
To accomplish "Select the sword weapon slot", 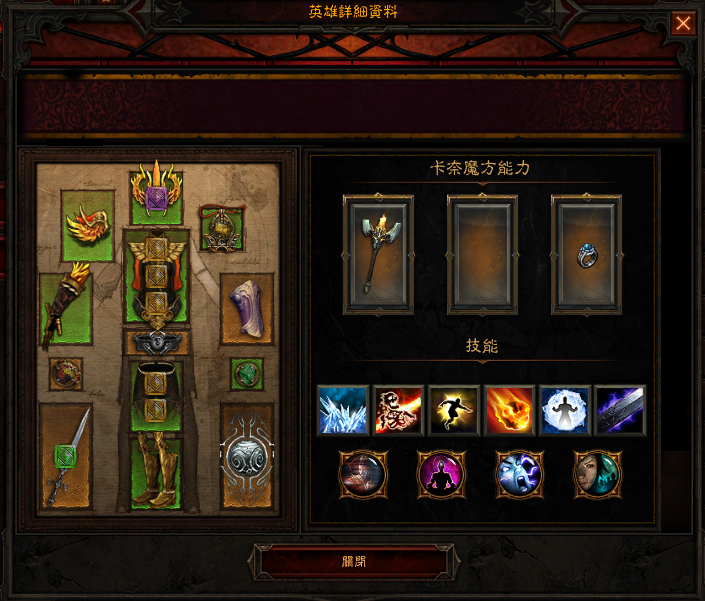I will (x=66, y=456).
